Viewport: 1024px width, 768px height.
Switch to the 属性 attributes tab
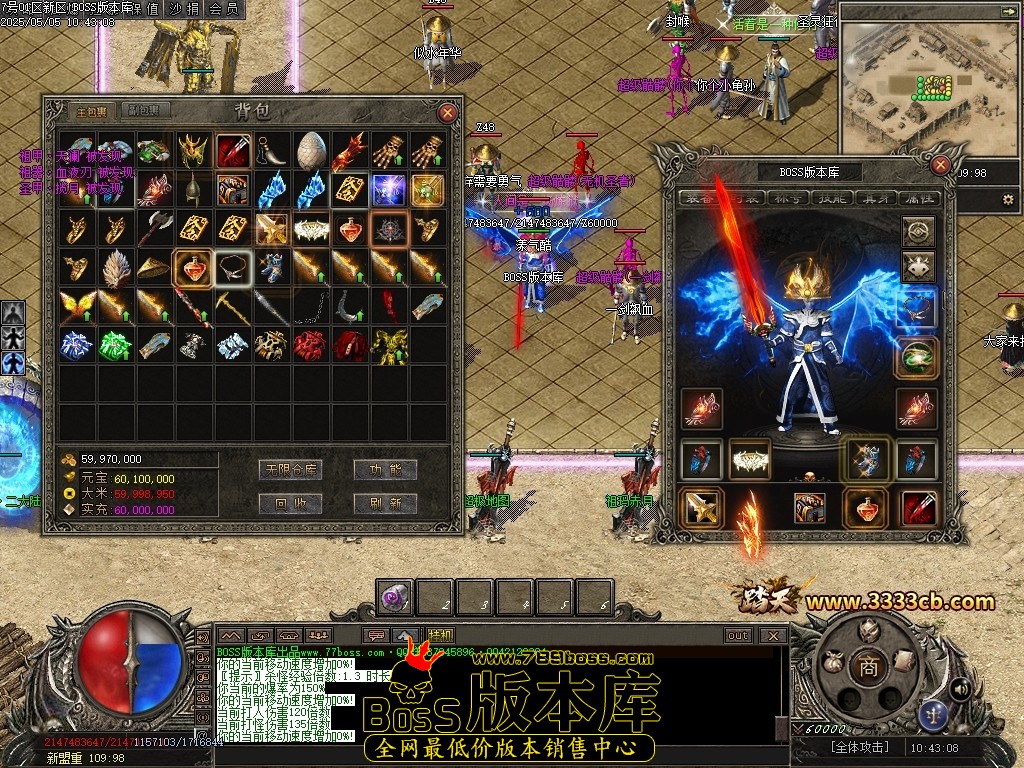916,199
